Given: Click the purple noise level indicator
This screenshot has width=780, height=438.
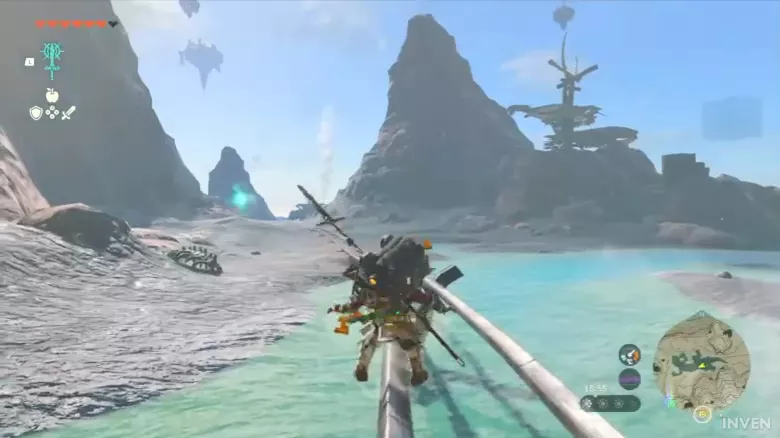Looking at the screenshot, I should (x=629, y=379).
